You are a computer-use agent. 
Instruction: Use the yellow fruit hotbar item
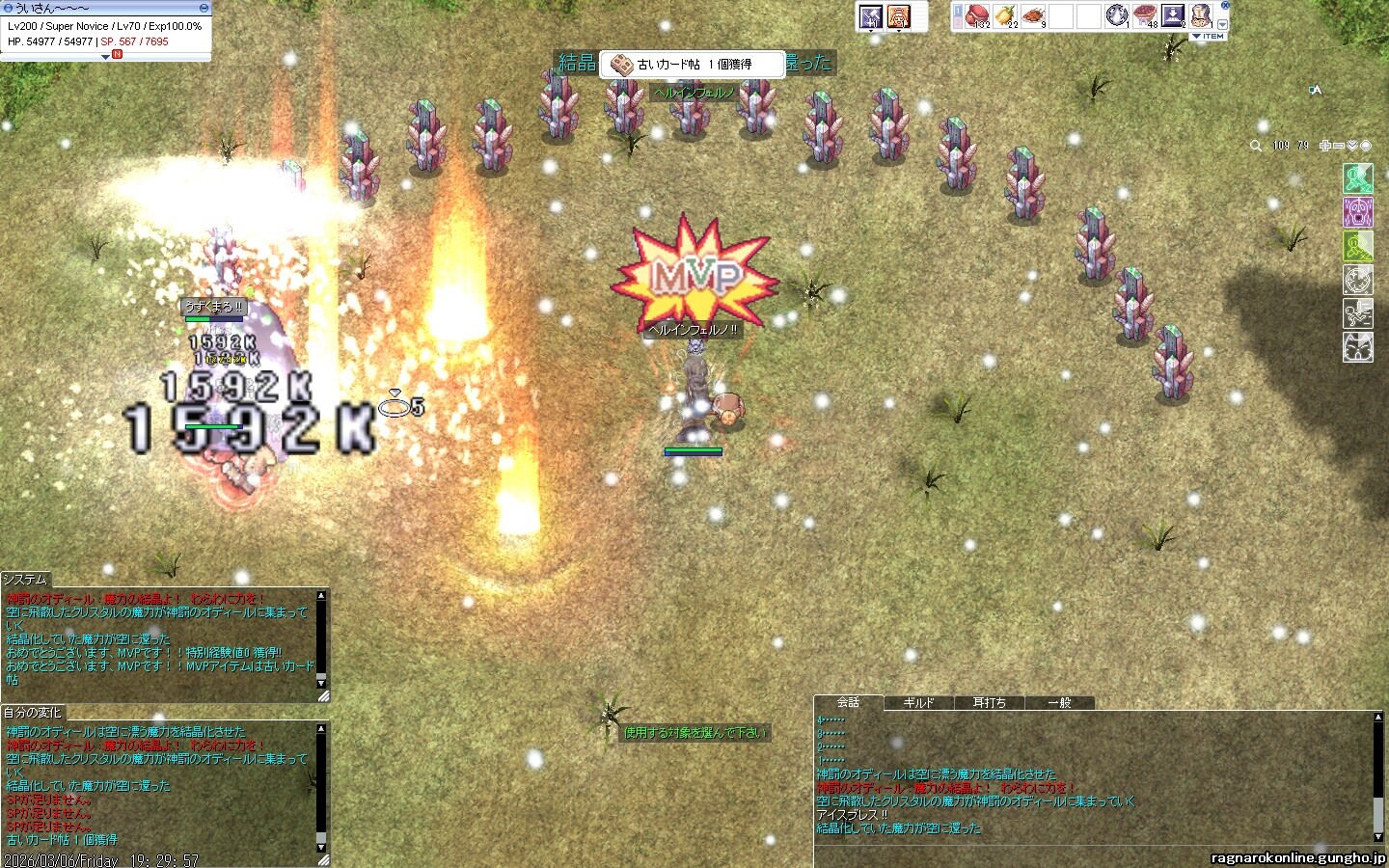(1005, 15)
